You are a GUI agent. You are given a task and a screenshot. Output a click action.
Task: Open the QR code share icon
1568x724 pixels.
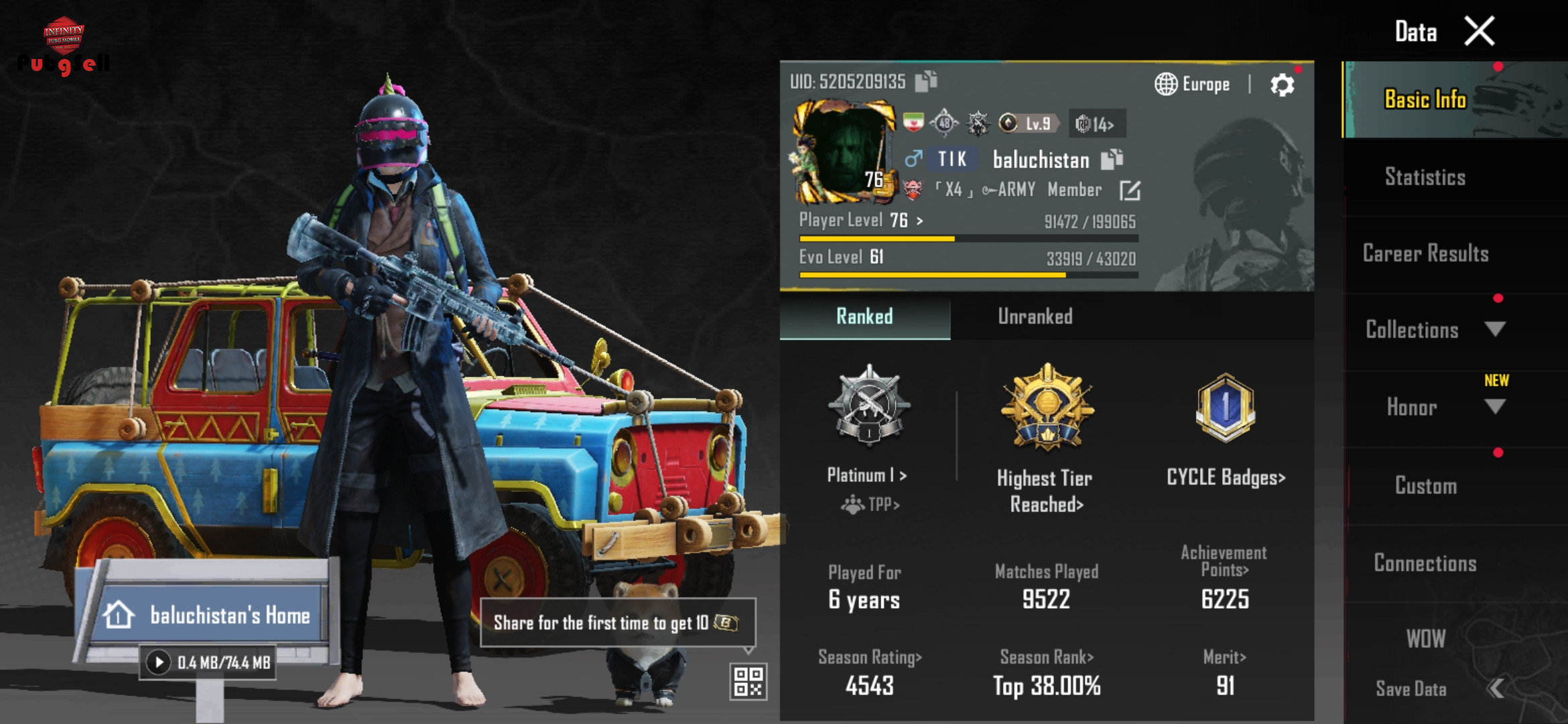(x=748, y=681)
